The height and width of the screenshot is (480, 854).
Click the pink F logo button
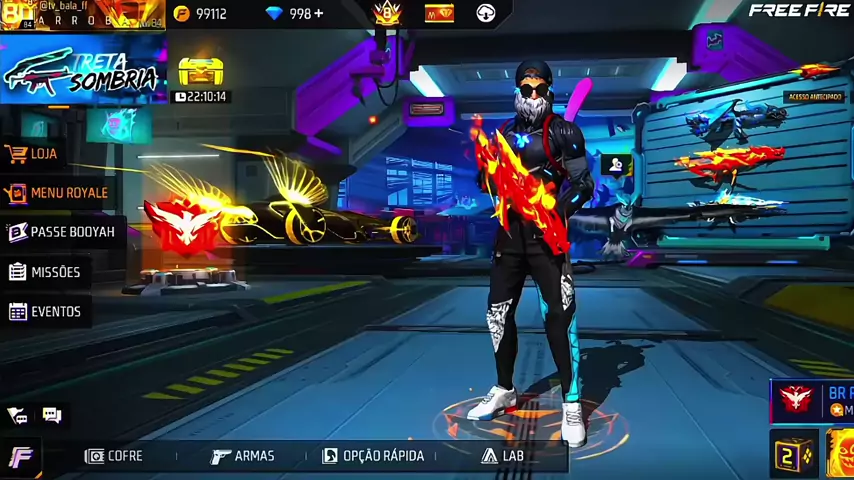tap(21, 457)
